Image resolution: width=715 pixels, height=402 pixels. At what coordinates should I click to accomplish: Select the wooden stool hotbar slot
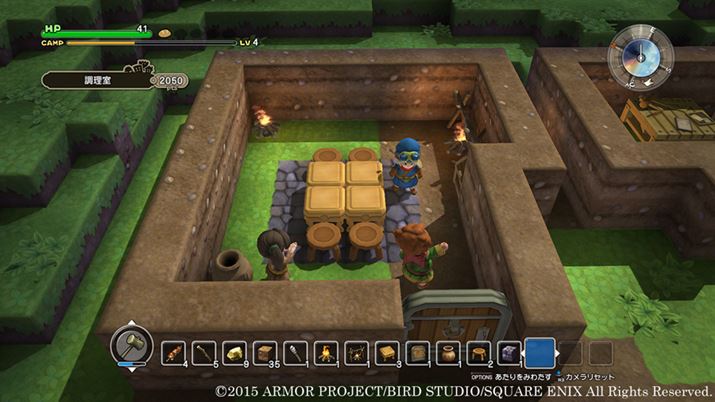pos(478,352)
